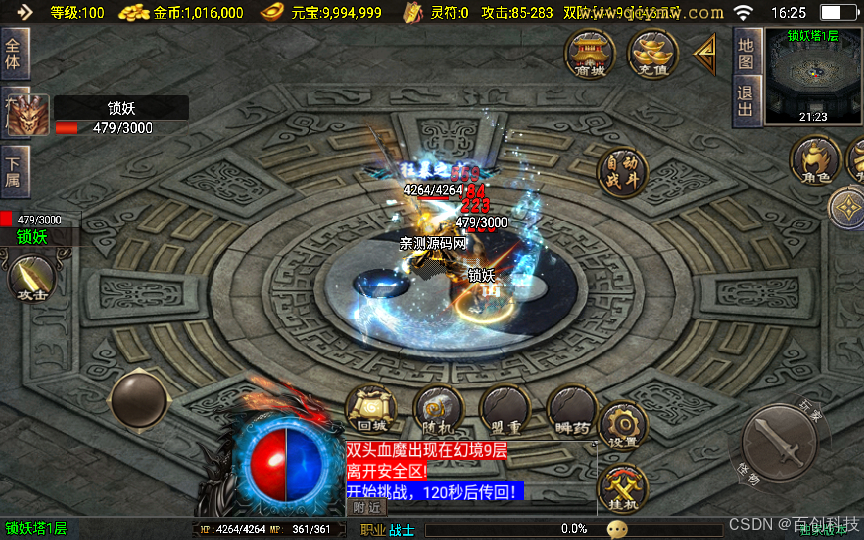Open the 锁妖塔1层 minimap
864x540 pixels.
click(x=812, y=77)
